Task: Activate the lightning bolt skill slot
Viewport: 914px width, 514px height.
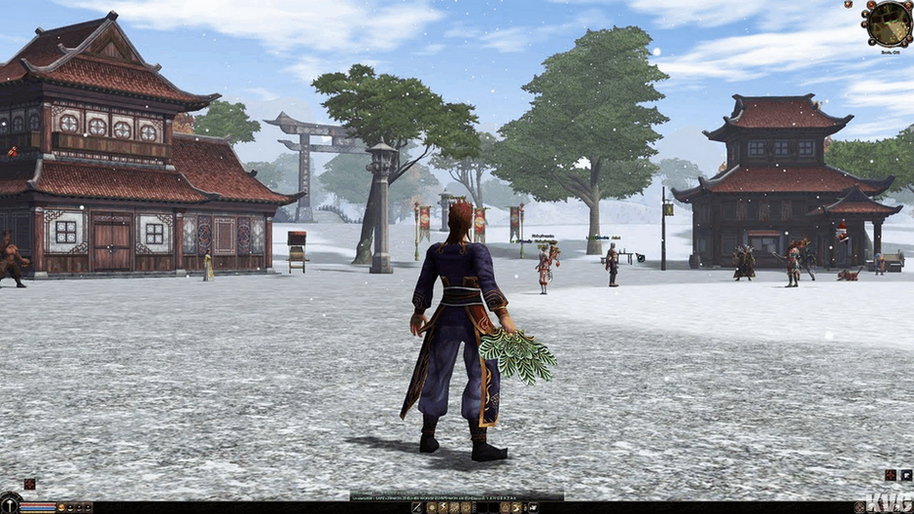Action: 442,507
